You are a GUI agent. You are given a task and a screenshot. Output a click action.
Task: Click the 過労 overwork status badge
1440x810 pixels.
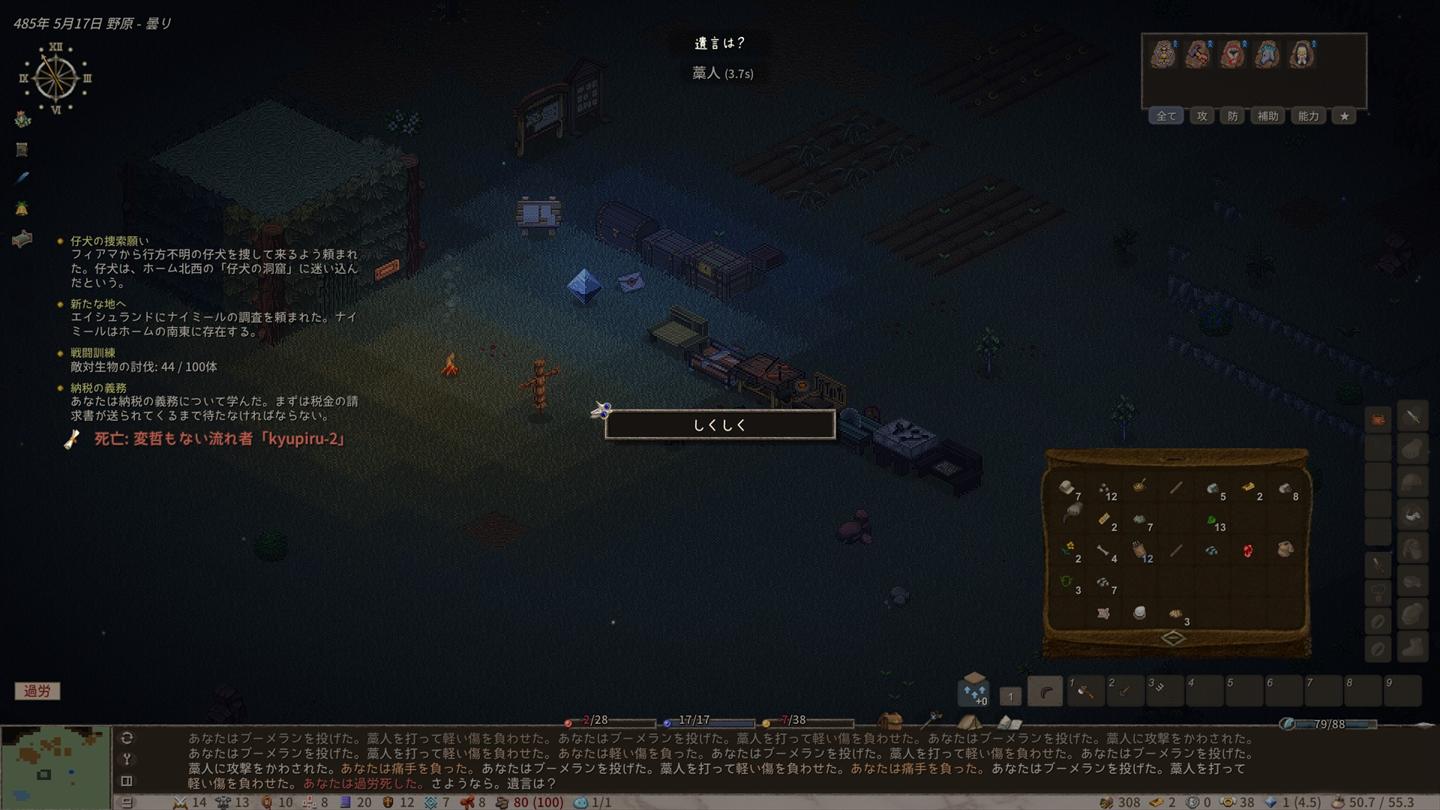(x=37, y=691)
